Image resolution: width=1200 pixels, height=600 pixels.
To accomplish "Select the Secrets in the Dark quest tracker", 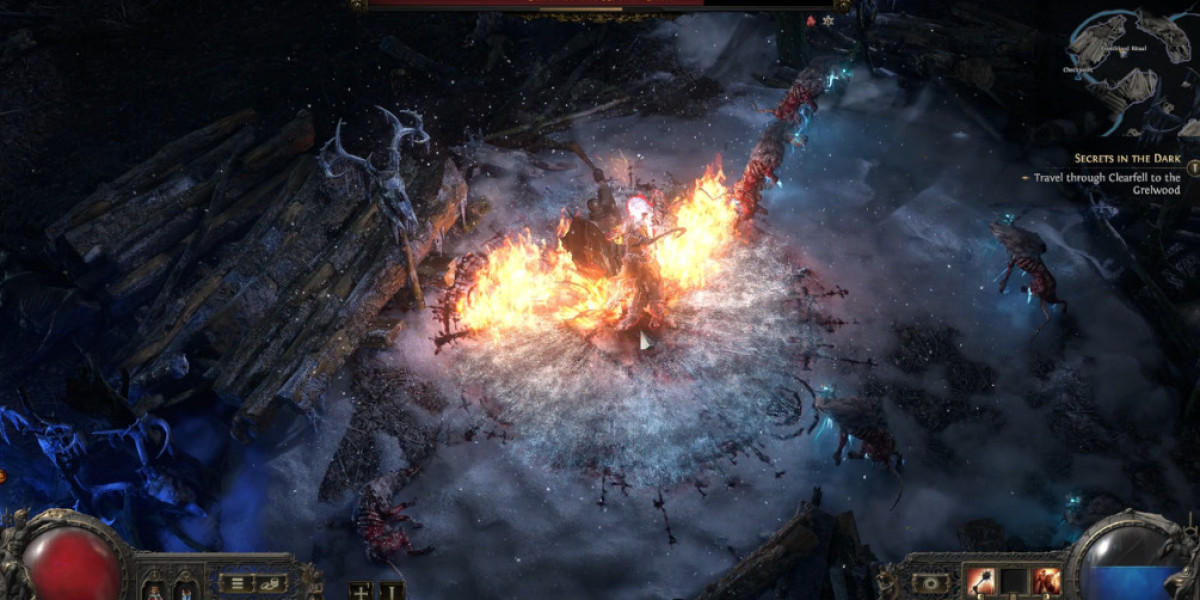I will (x=1127, y=159).
